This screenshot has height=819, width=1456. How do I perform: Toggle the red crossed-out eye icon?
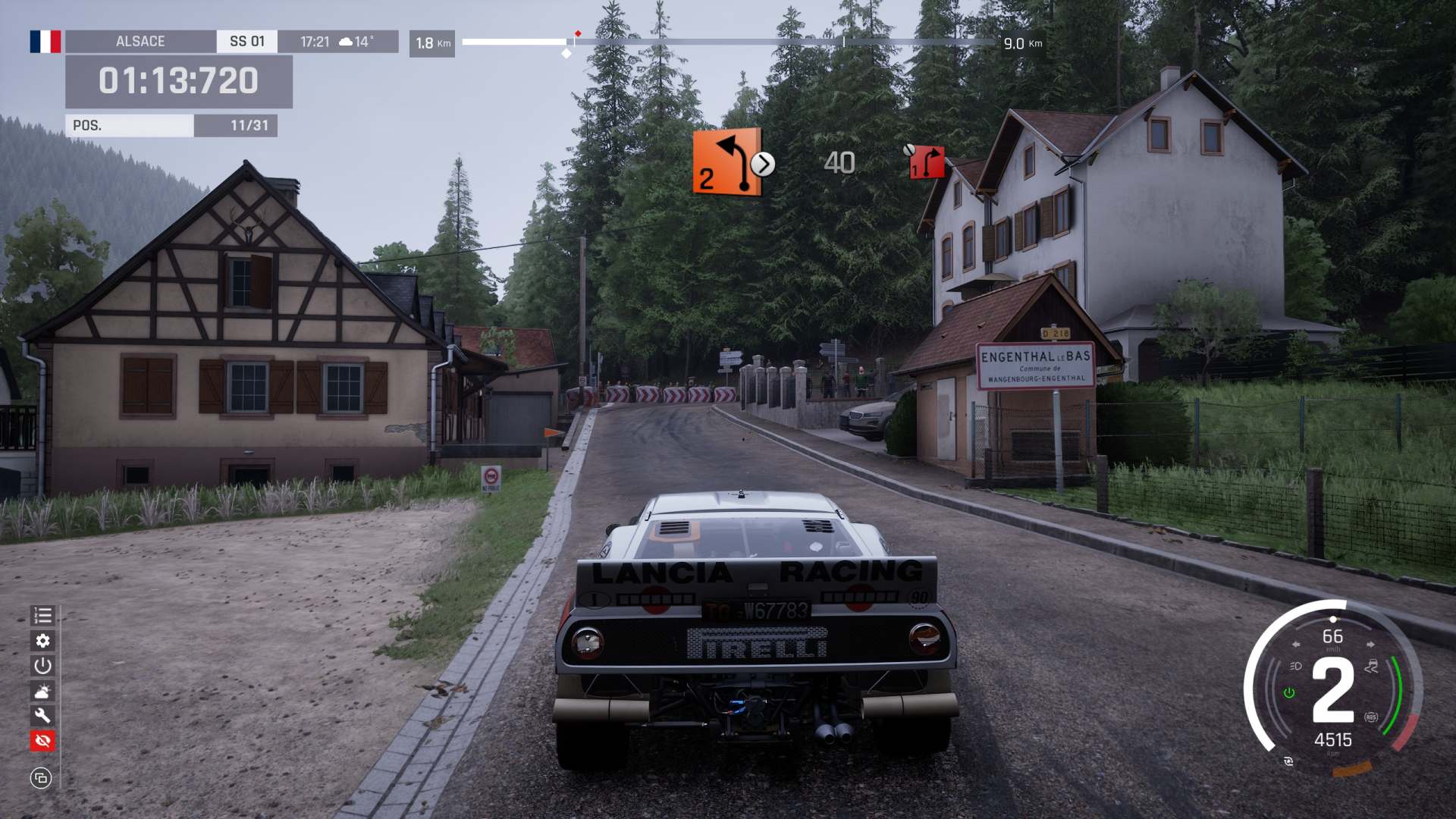(42, 740)
